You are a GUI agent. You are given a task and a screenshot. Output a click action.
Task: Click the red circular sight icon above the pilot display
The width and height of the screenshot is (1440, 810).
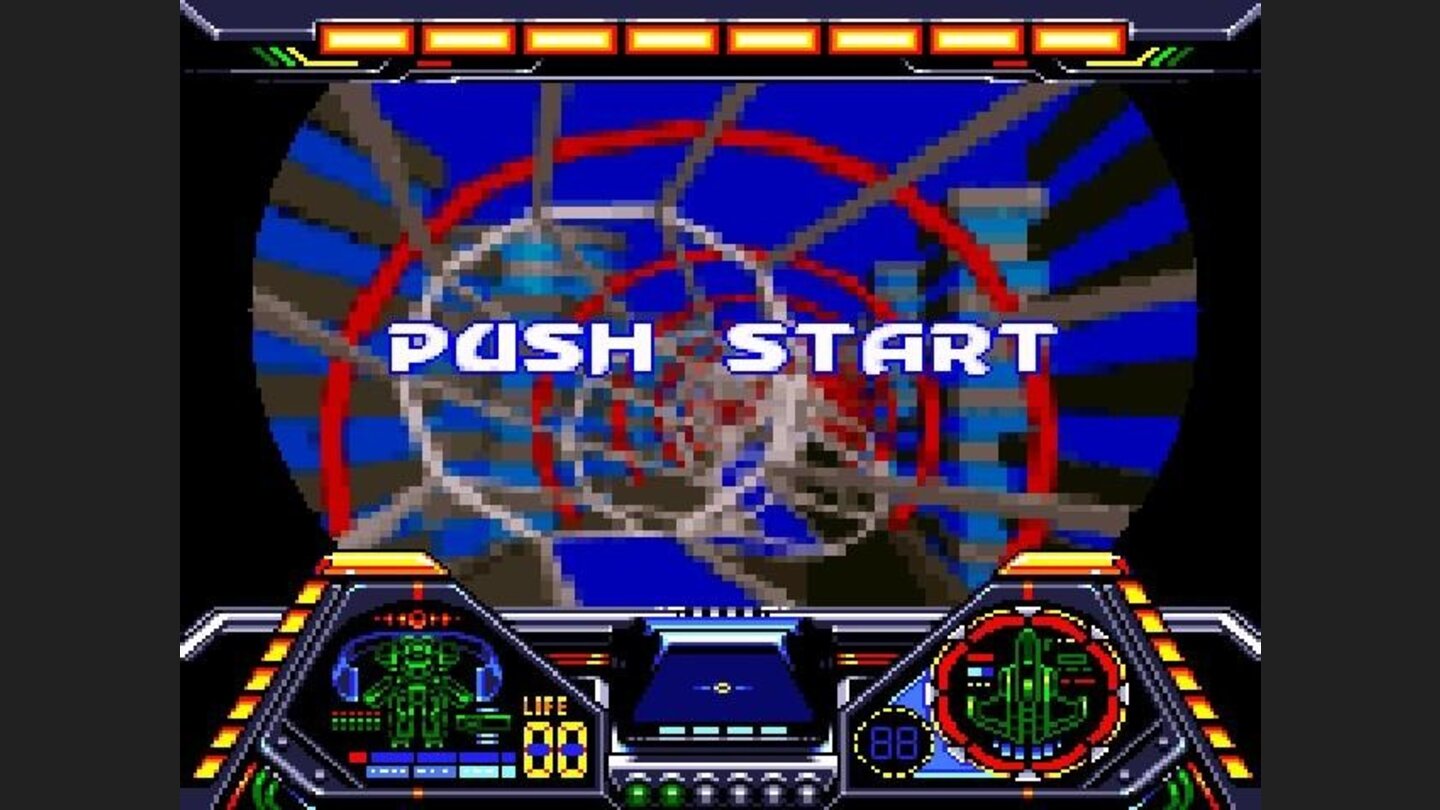pyautogui.click(x=416, y=619)
